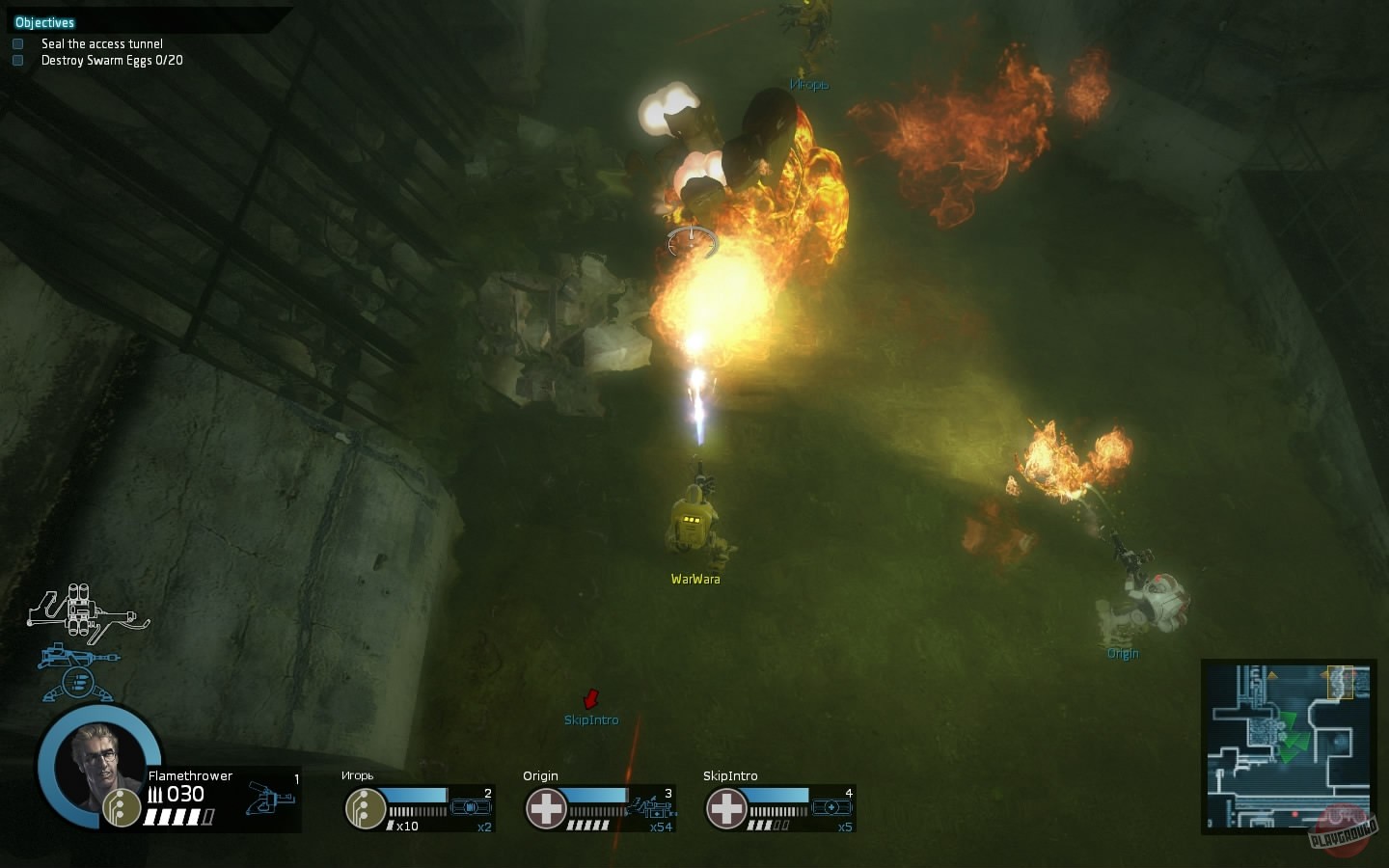The image size is (1389, 868).
Task: Click the flamethrower equipment outline icon
Action: 82,612
